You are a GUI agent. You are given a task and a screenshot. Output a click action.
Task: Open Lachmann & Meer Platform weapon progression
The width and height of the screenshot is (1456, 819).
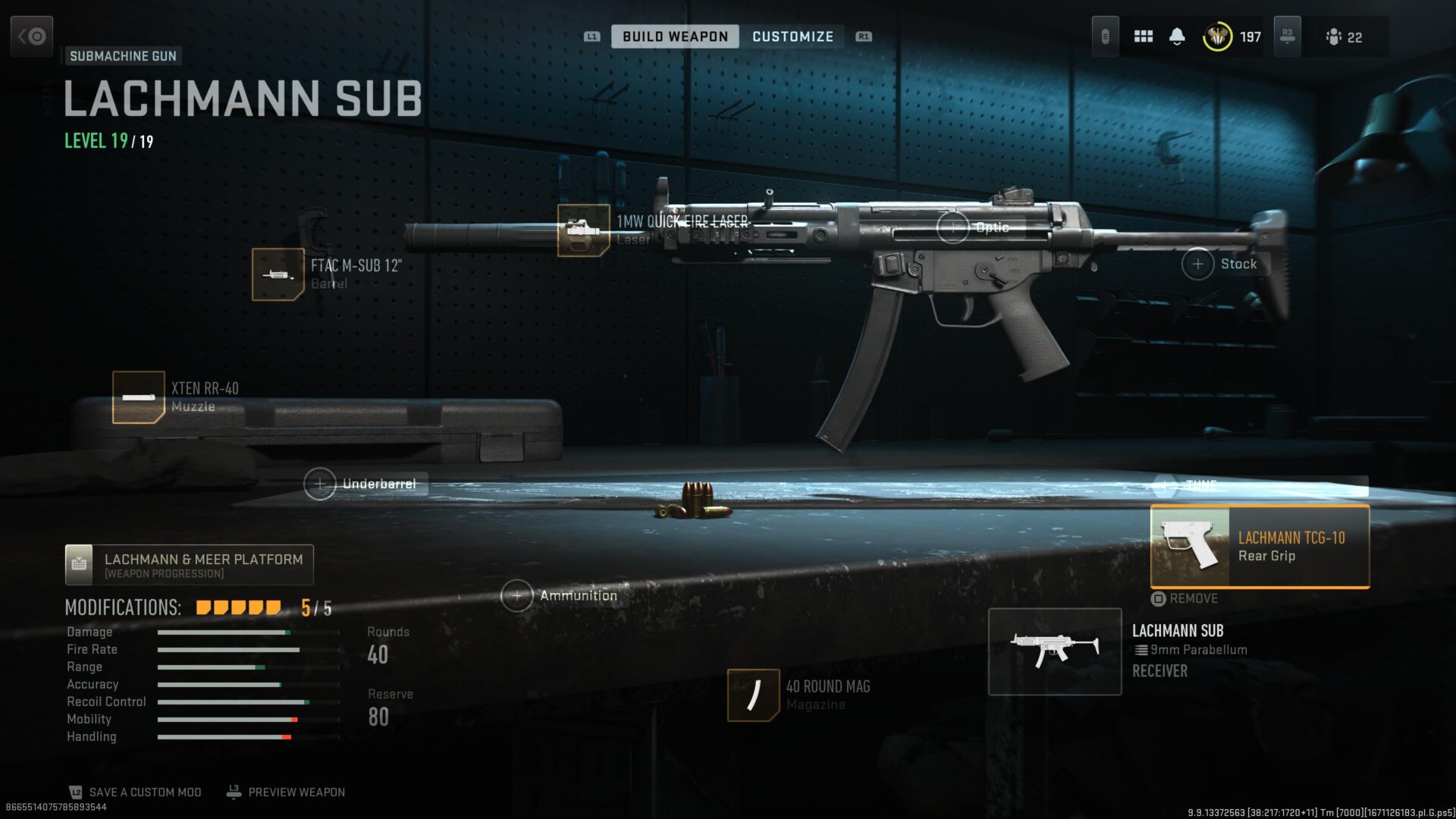190,565
